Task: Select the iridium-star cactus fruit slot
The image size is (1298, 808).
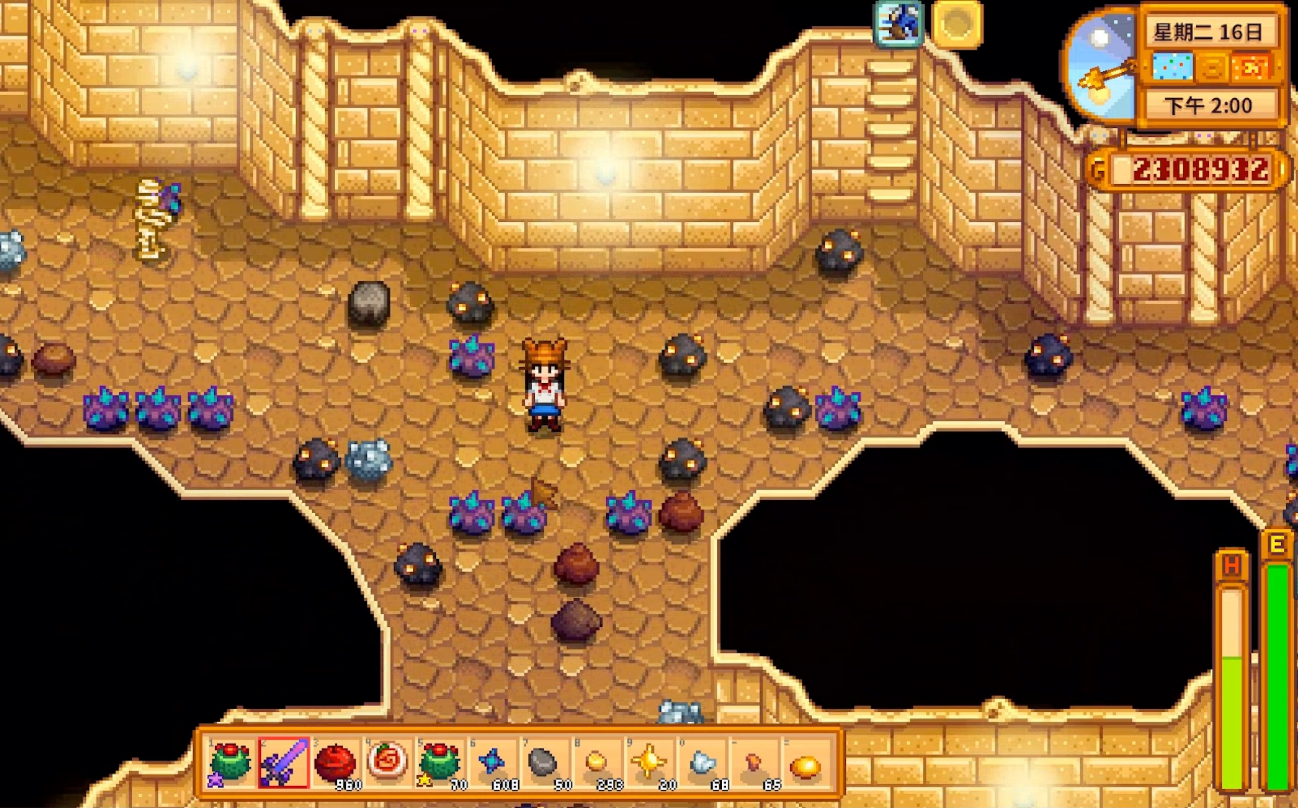Action: (231, 765)
